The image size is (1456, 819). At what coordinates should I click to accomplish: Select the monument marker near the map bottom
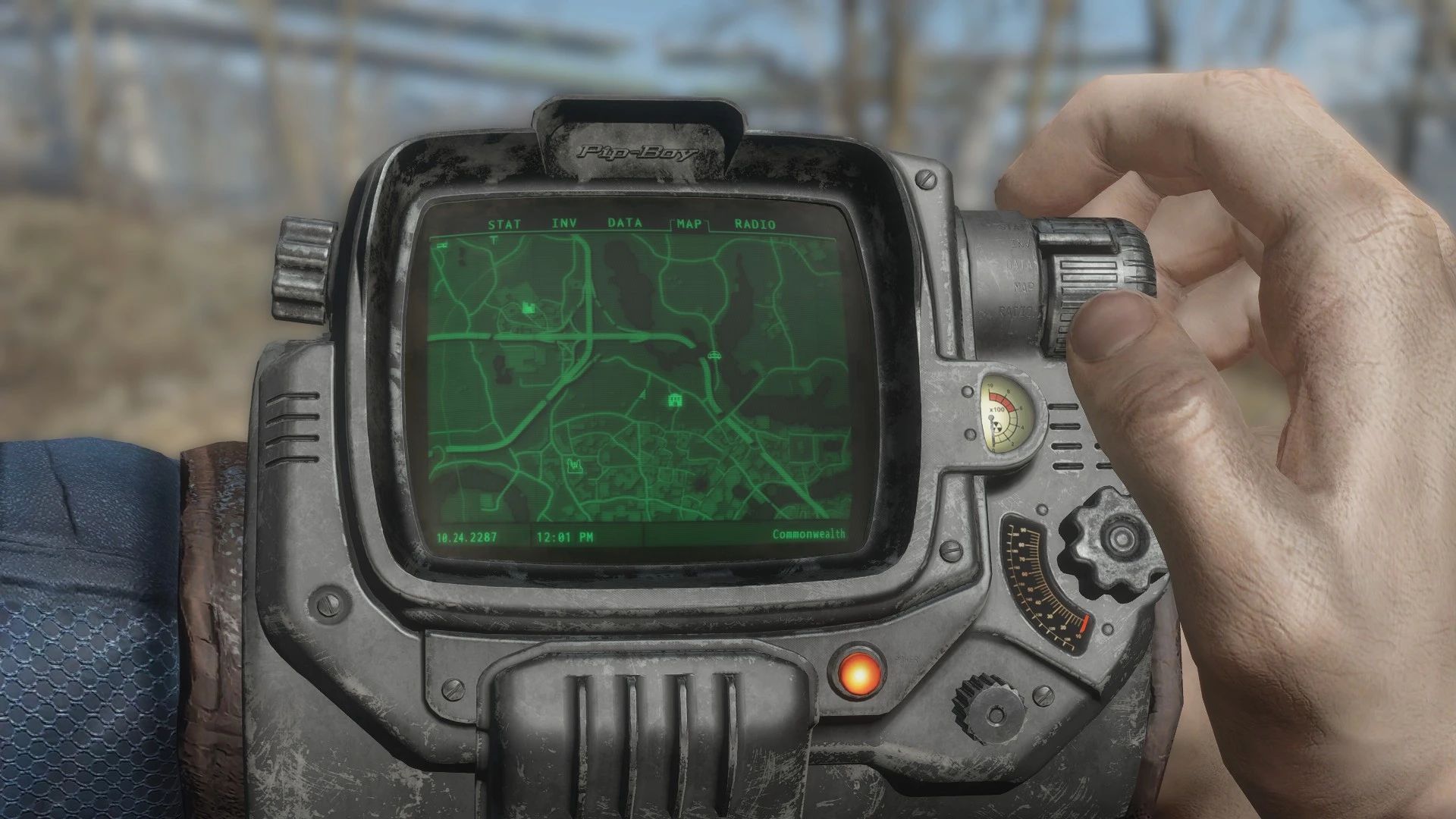(575, 466)
